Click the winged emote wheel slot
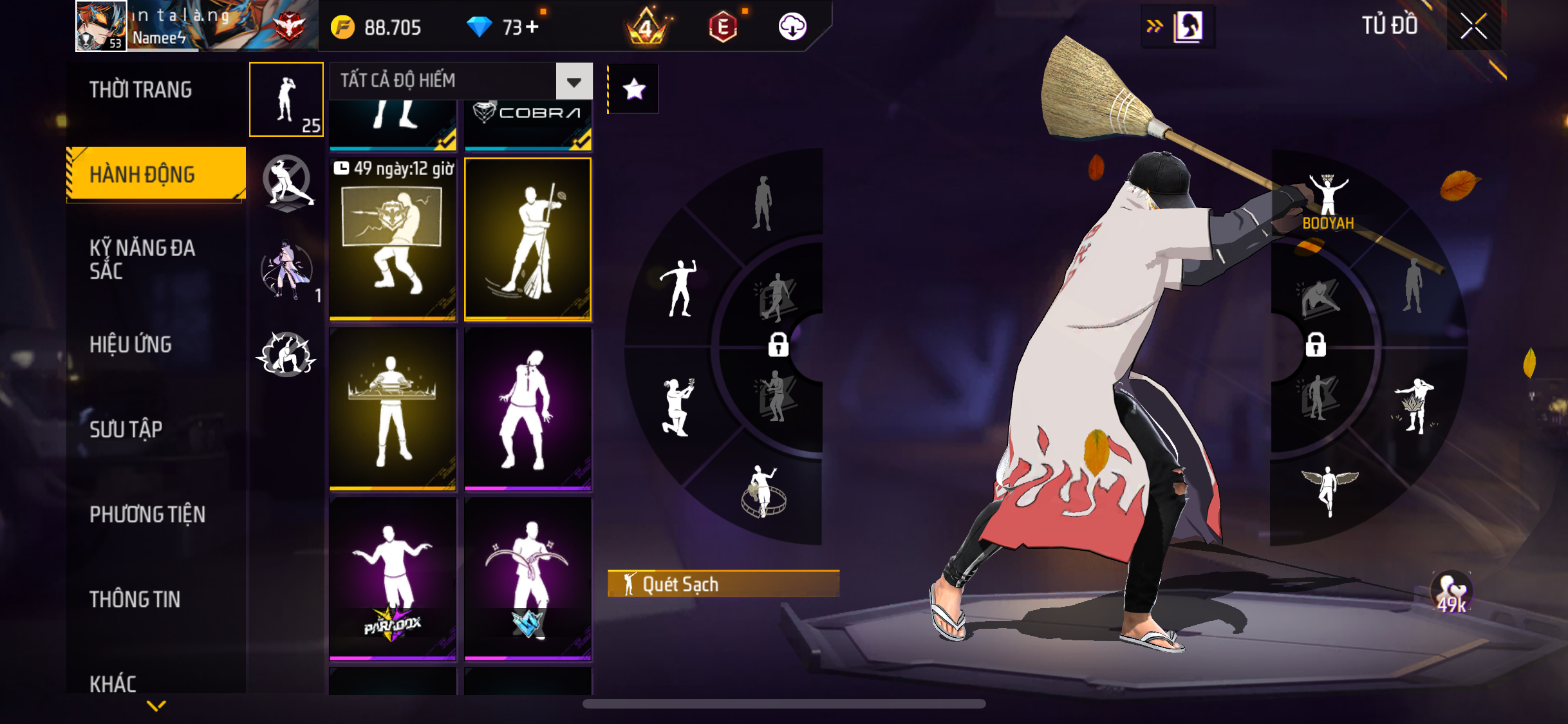Screen dimensions: 1568x724 pyautogui.click(x=1330, y=489)
